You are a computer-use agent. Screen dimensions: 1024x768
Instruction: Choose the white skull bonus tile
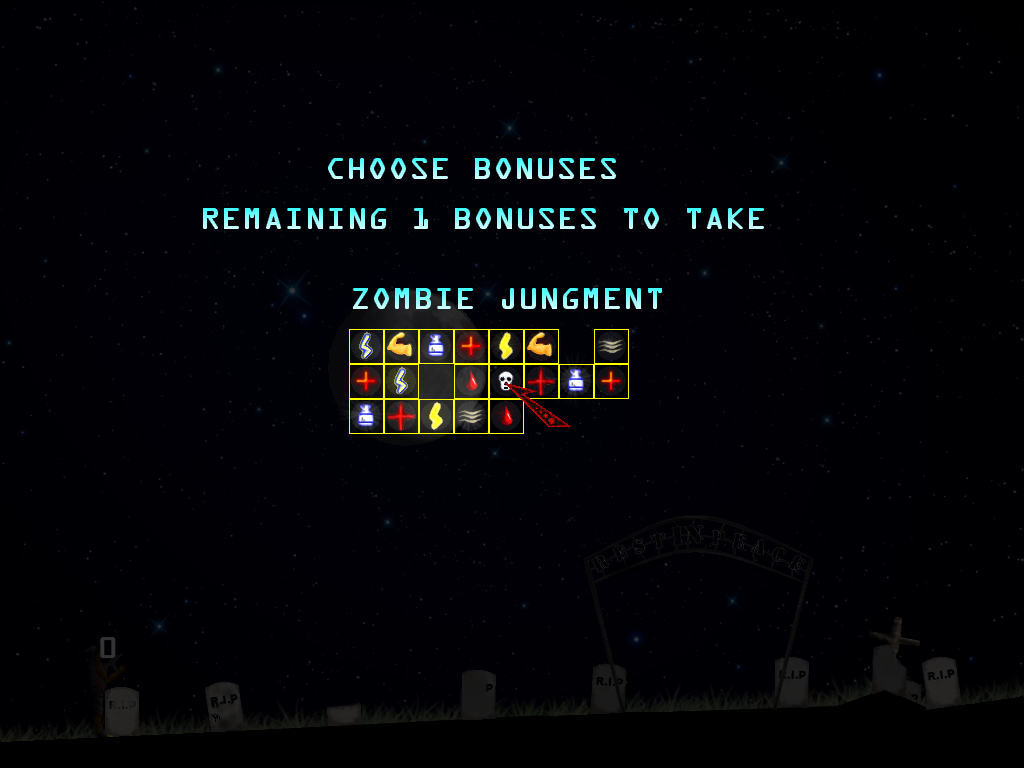pyautogui.click(x=505, y=381)
